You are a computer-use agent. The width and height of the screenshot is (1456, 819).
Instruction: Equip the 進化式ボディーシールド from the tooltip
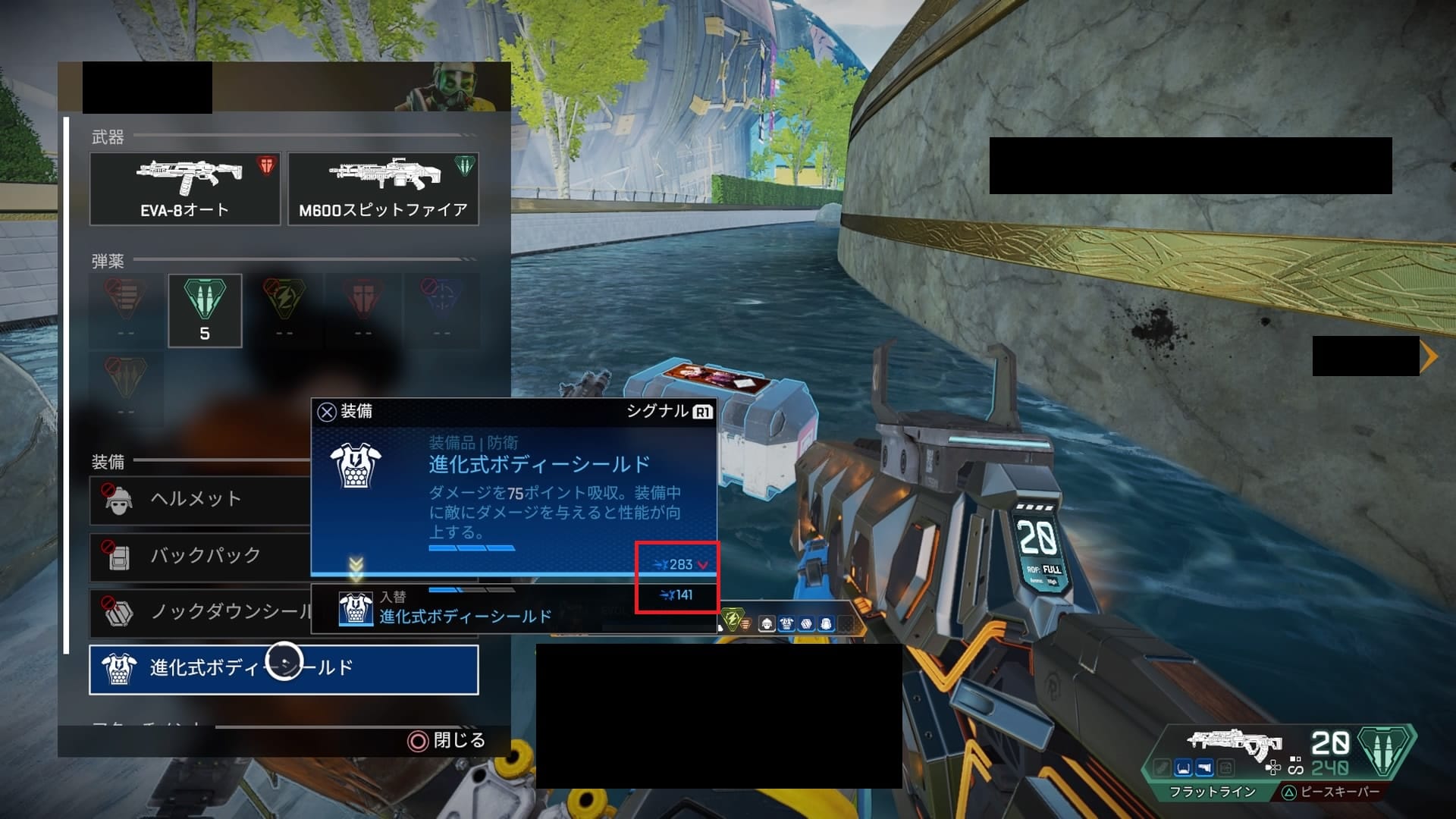[x=346, y=412]
